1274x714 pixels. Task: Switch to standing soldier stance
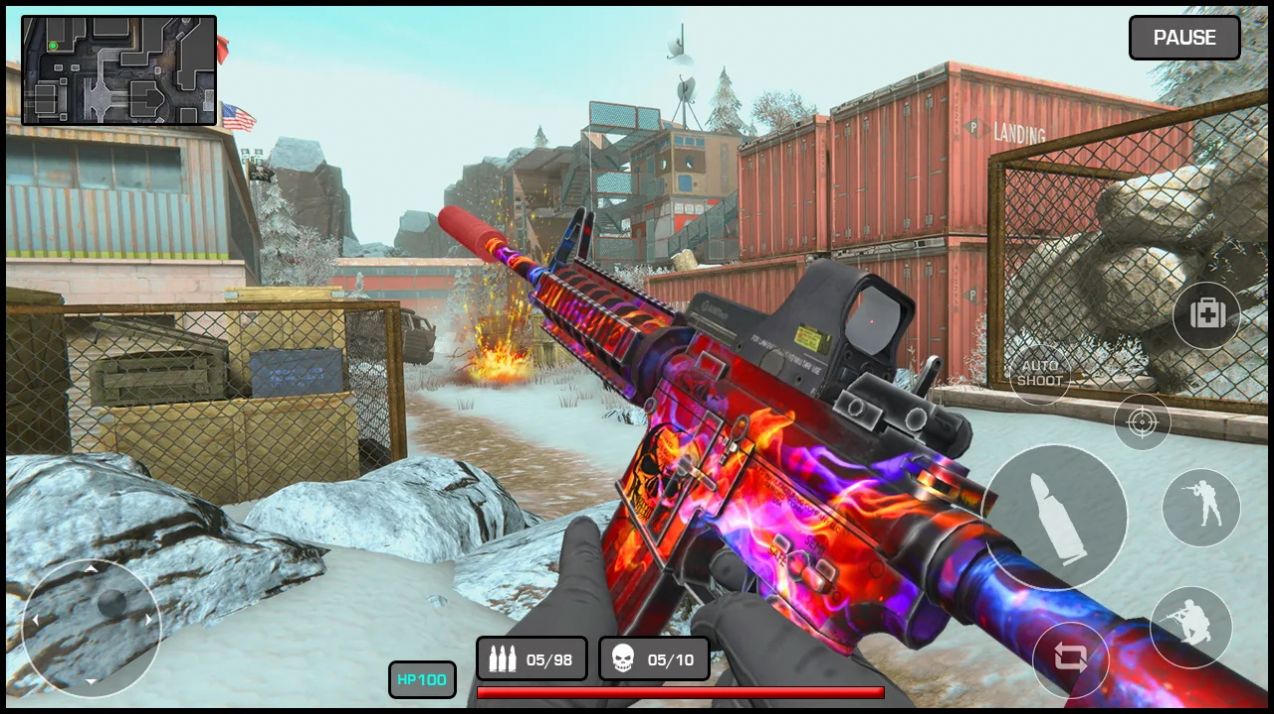pyautogui.click(x=1200, y=507)
